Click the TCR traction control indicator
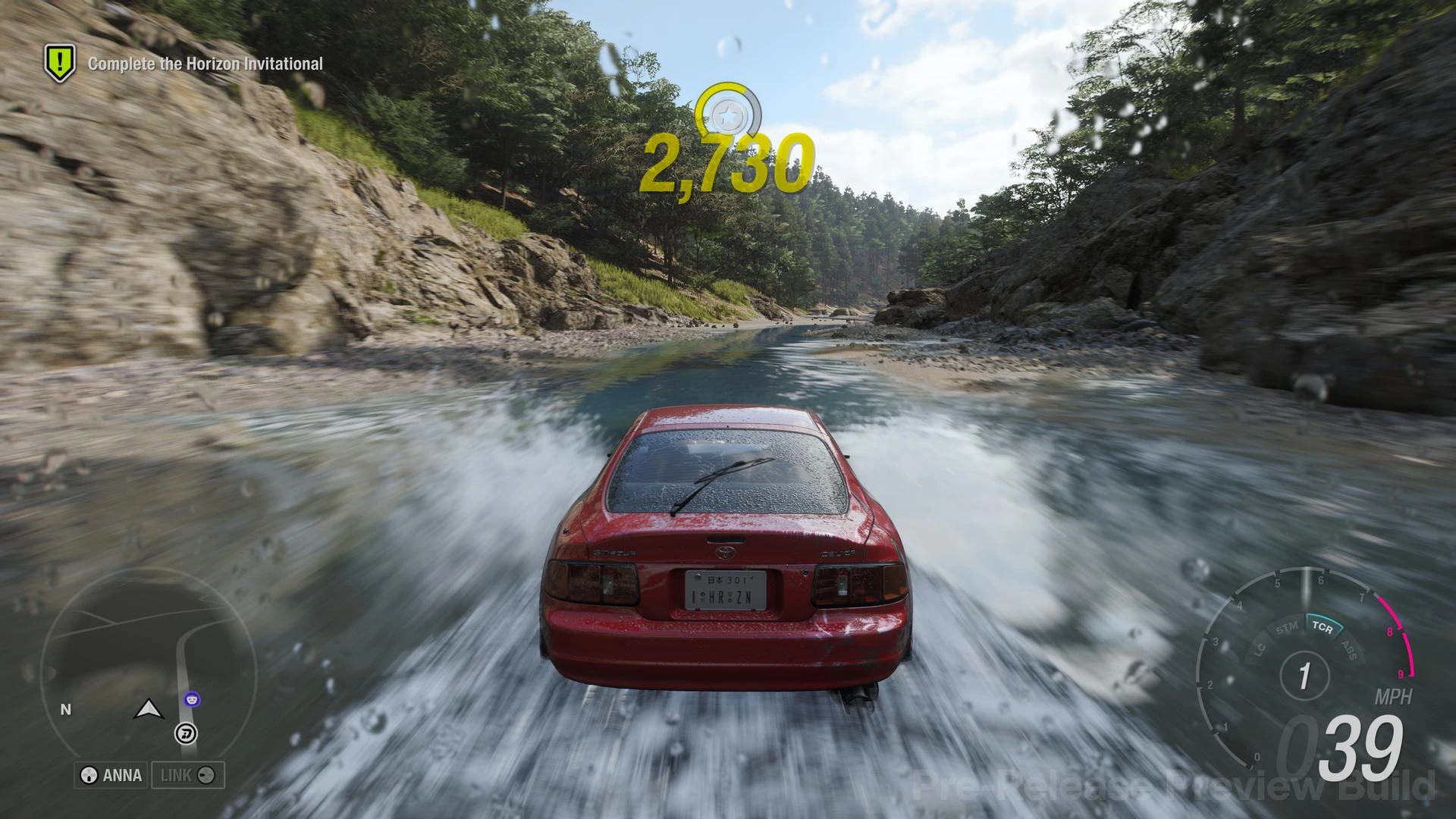Viewport: 1456px width, 819px height. [1322, 628]
